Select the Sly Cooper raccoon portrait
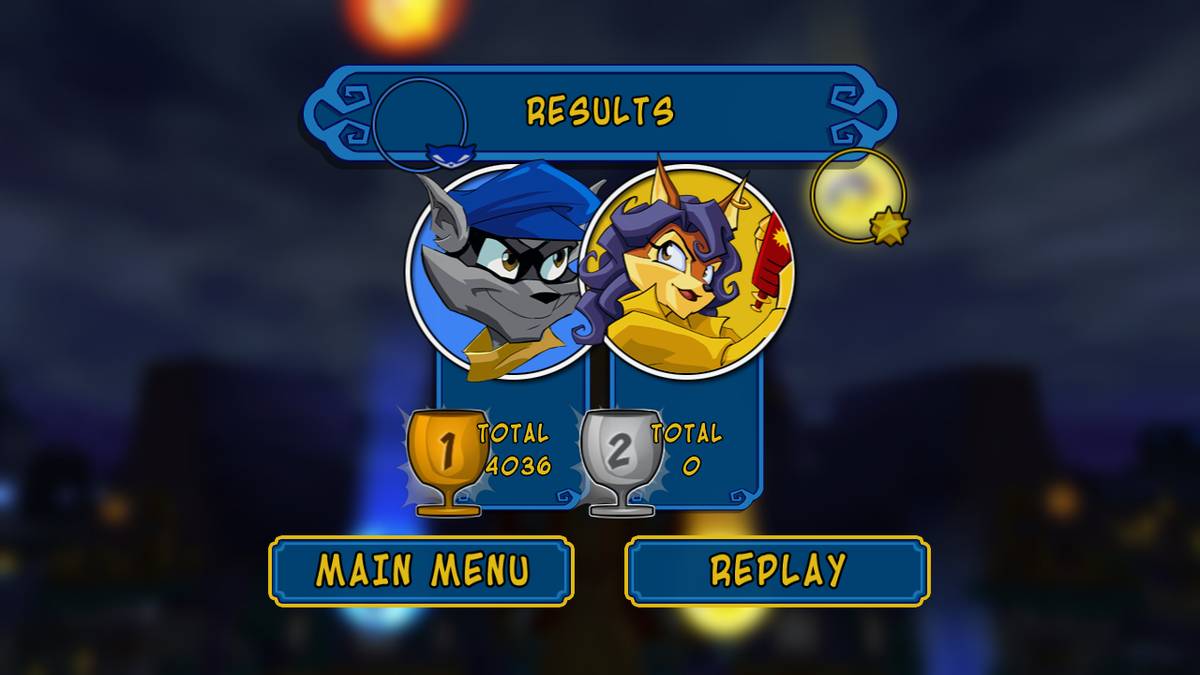This screenshot has width=1200, height=675. [x=497, y=270]
